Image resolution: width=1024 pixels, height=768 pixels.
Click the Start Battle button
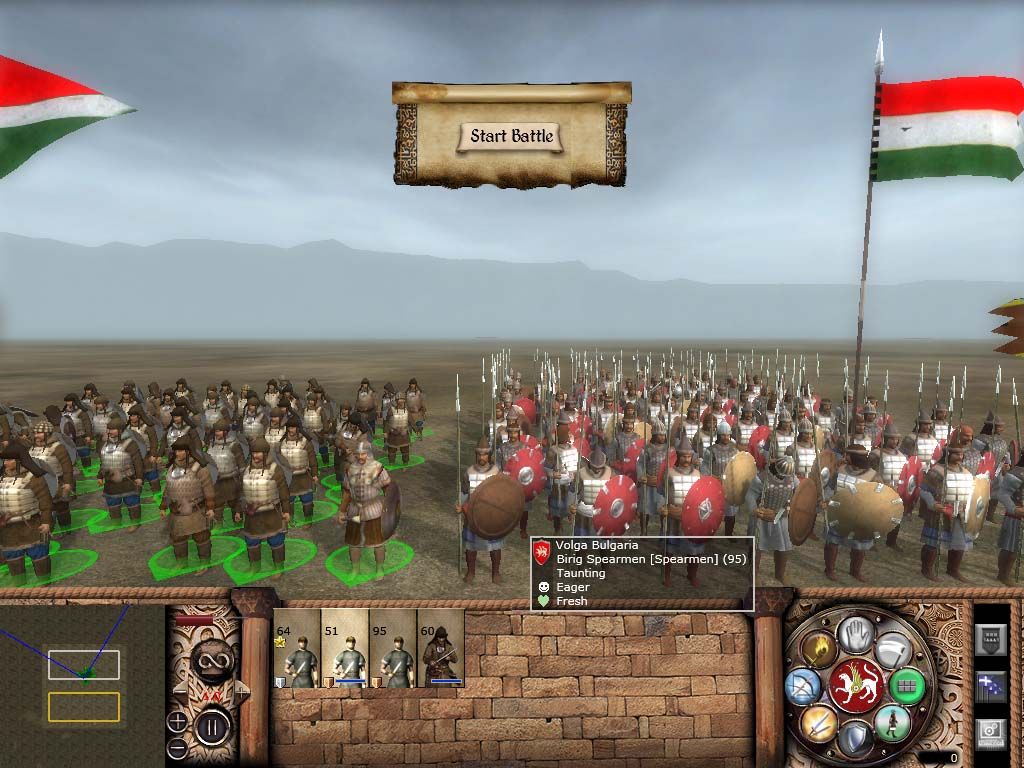pos(511,136)
